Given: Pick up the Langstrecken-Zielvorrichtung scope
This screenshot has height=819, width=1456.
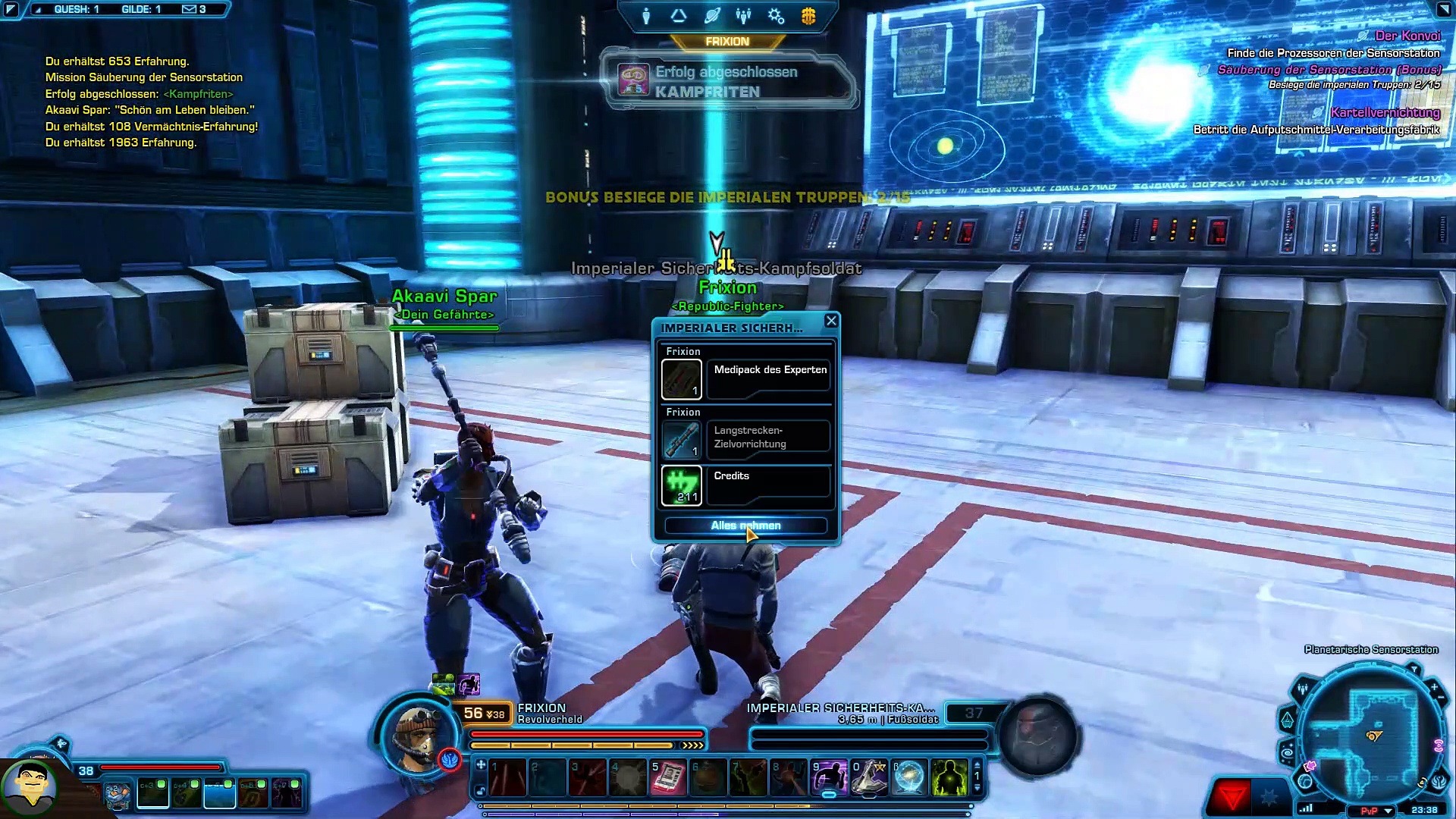Looking at the screenshot, I should point(682,439).
